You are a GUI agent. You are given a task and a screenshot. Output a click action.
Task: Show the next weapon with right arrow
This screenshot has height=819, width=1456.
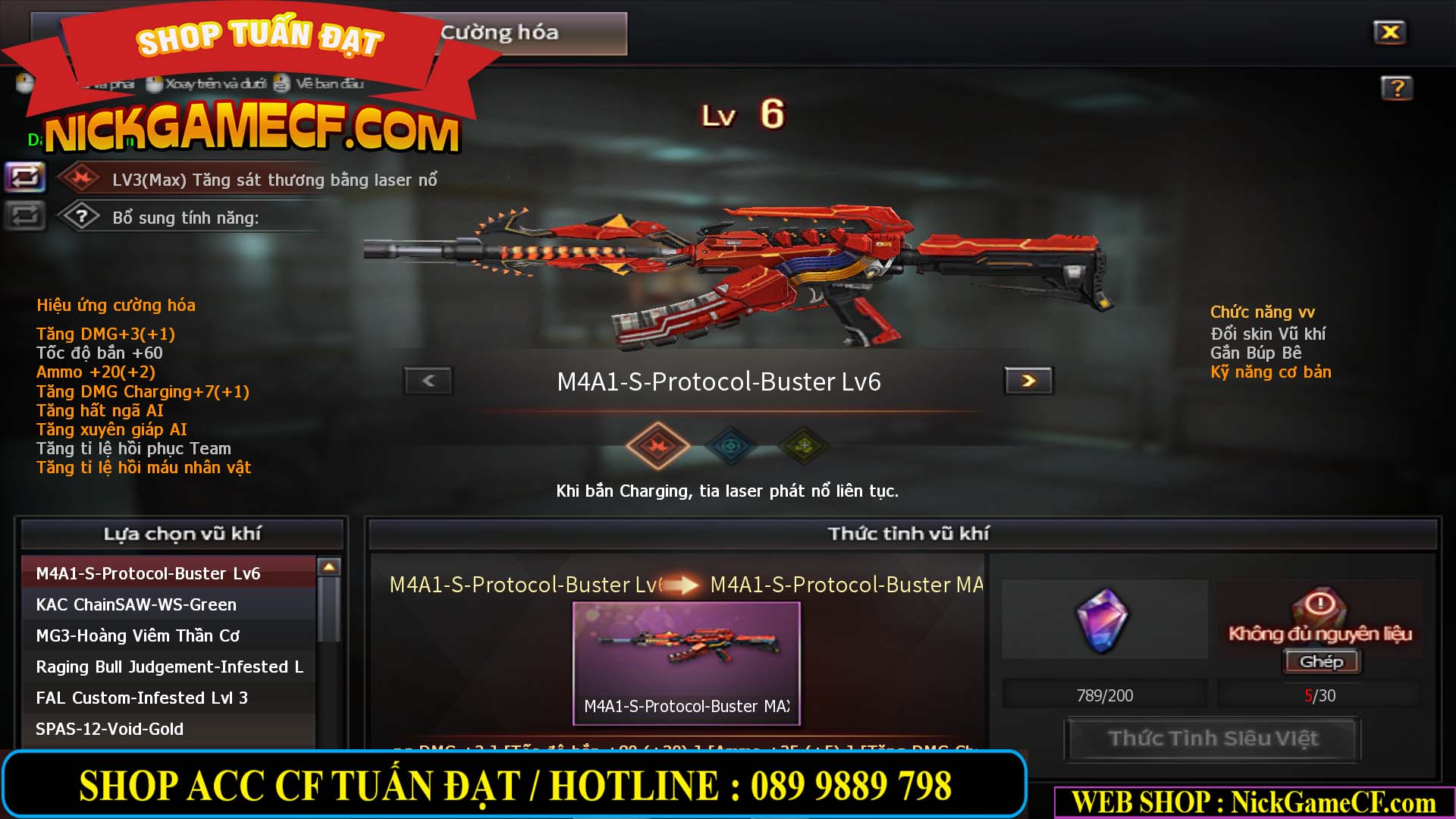[1028, 381]
